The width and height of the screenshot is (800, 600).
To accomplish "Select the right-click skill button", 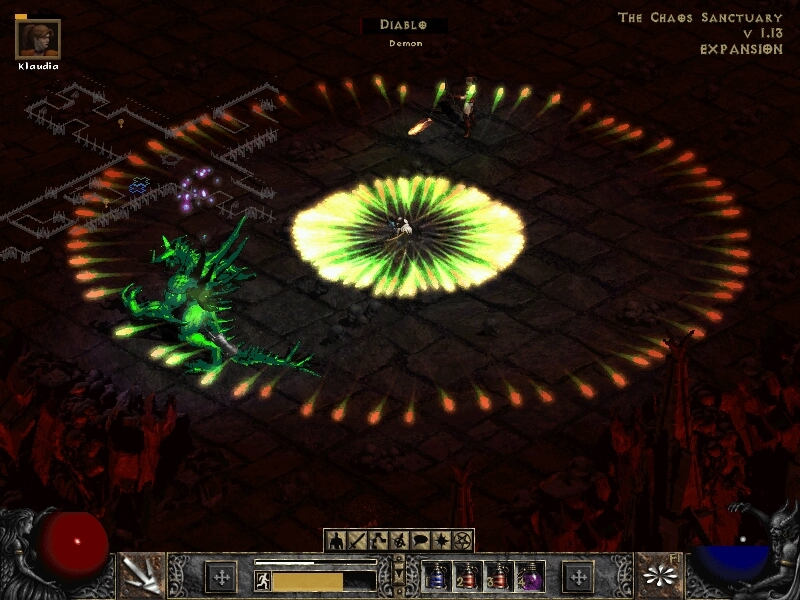I will pyautogui.click(x=658, y=574).
